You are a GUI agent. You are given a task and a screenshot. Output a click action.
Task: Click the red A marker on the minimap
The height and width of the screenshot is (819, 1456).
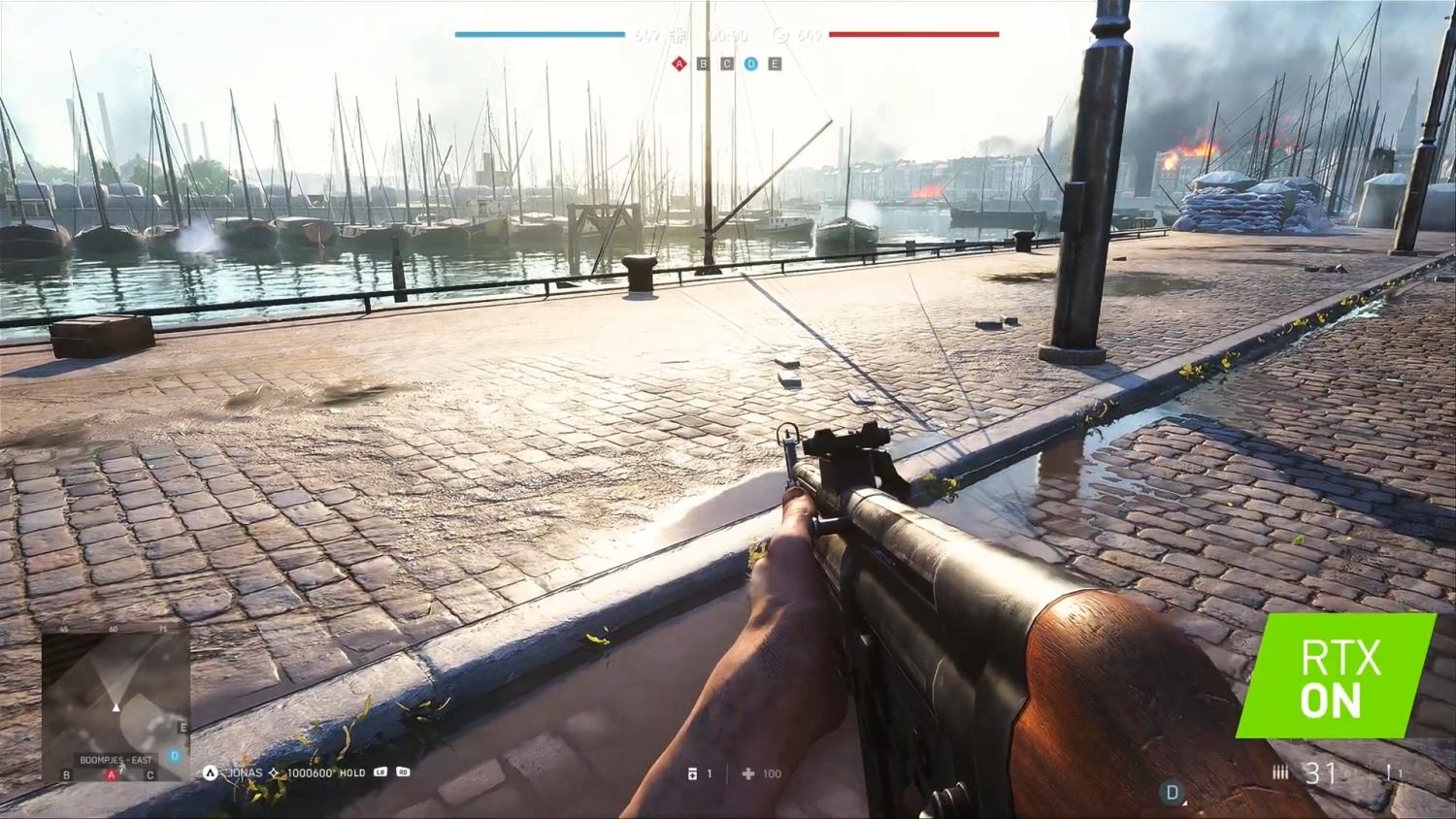tap(112, 774)
